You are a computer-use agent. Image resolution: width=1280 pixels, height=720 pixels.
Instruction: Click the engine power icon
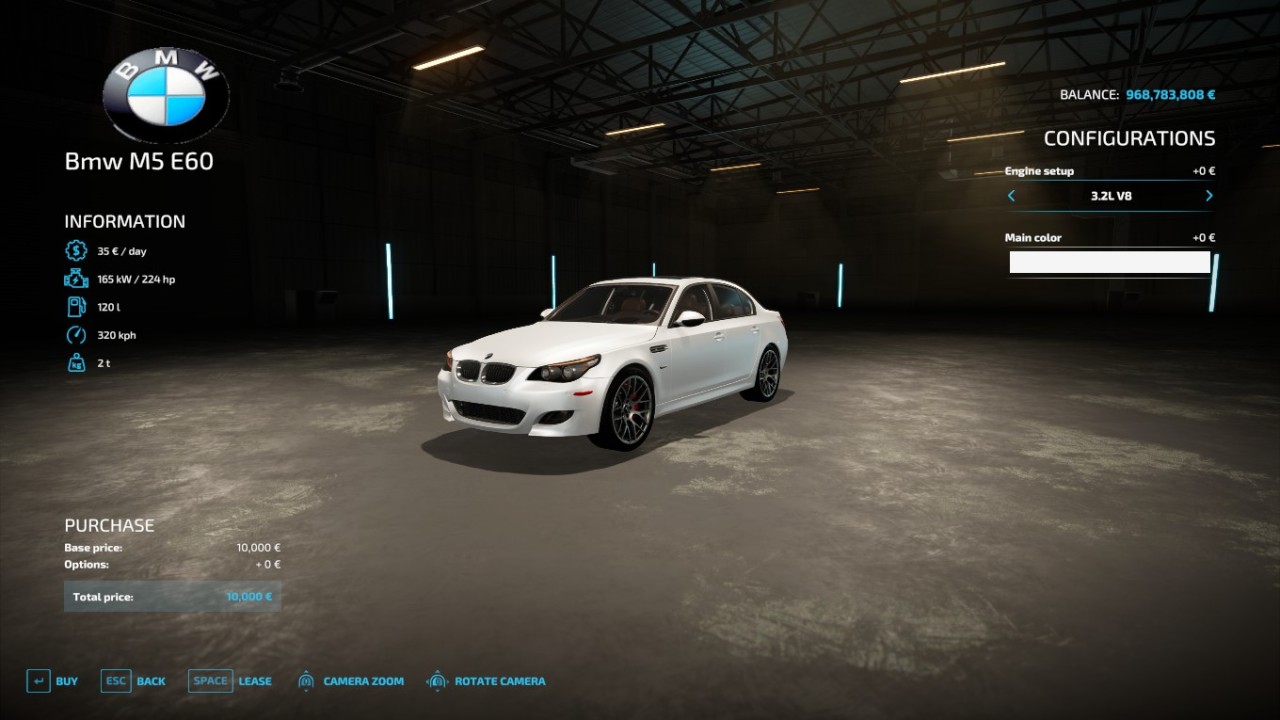point(75,279)
